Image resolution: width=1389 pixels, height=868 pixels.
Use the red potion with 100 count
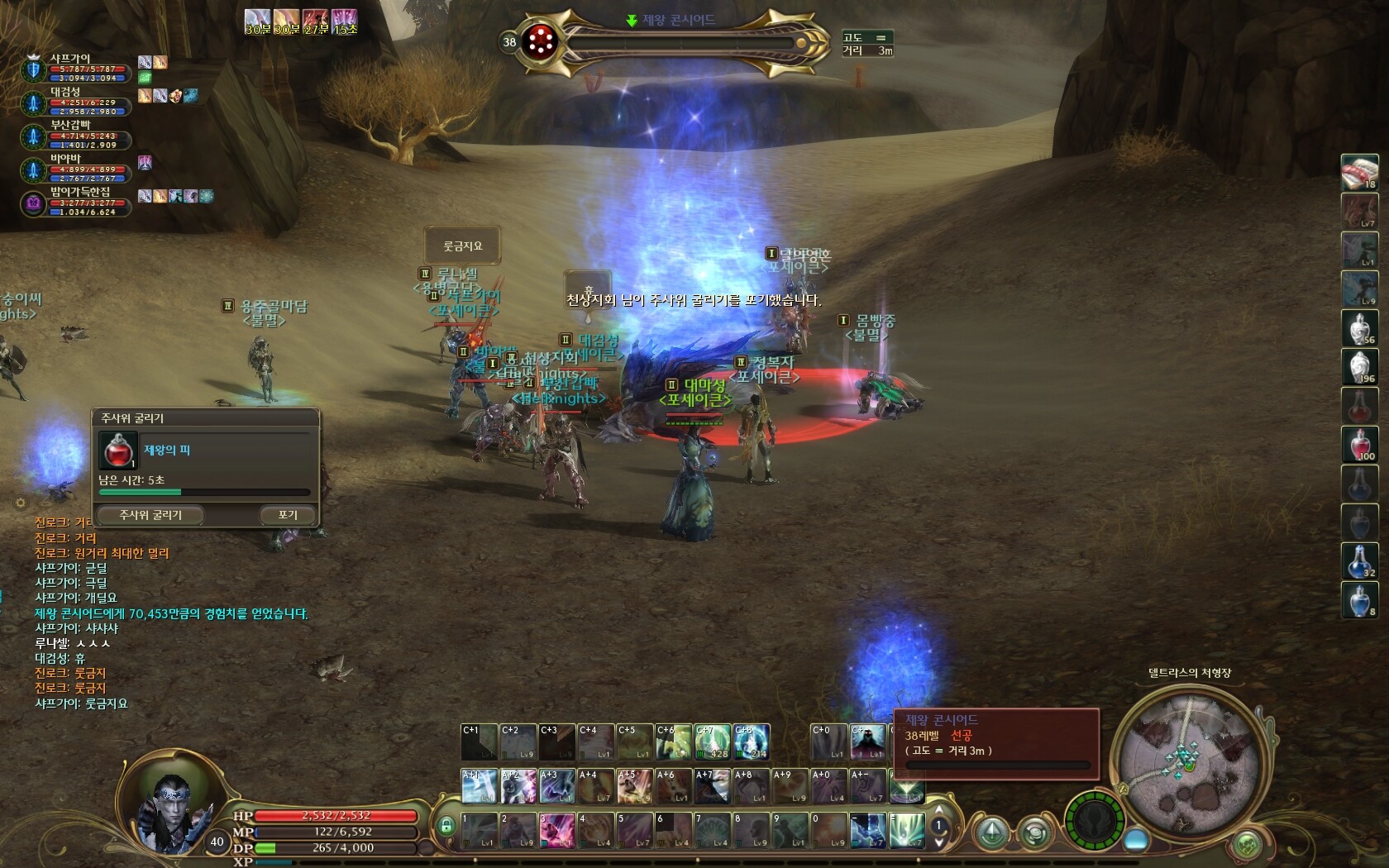[x=1358, y=445]
